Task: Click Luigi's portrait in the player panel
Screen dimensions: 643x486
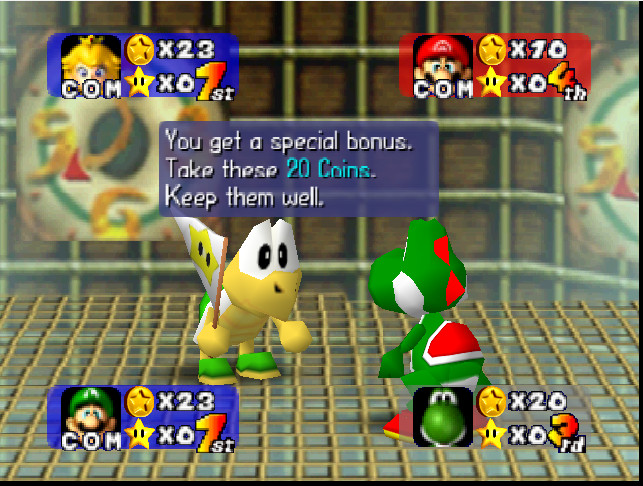Action: (92, 411)
